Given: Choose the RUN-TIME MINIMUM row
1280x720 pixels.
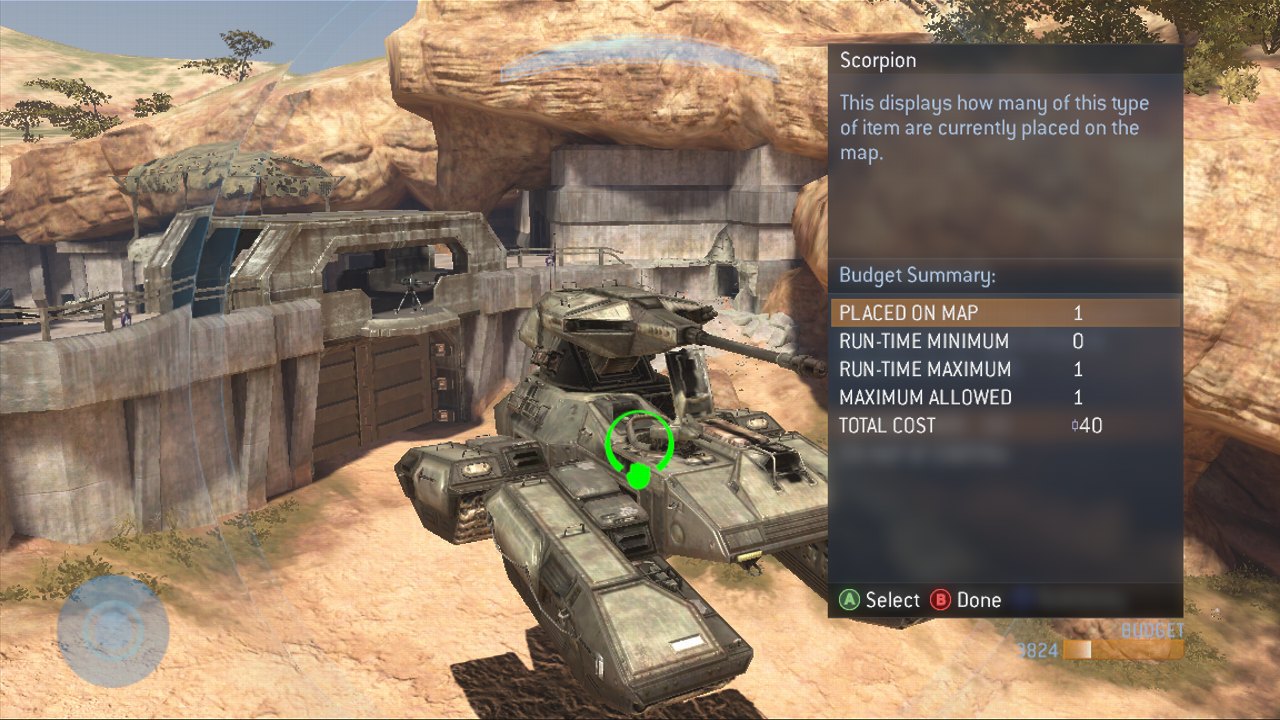Looking at the screenshot, I should [1004, 341].
